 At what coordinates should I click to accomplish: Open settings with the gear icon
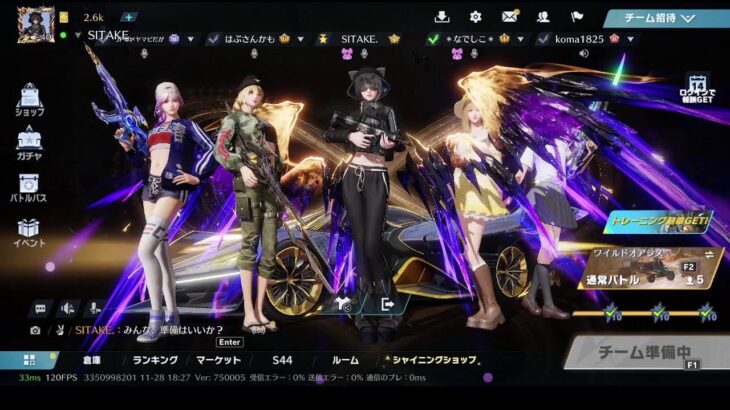coord(475,17)
